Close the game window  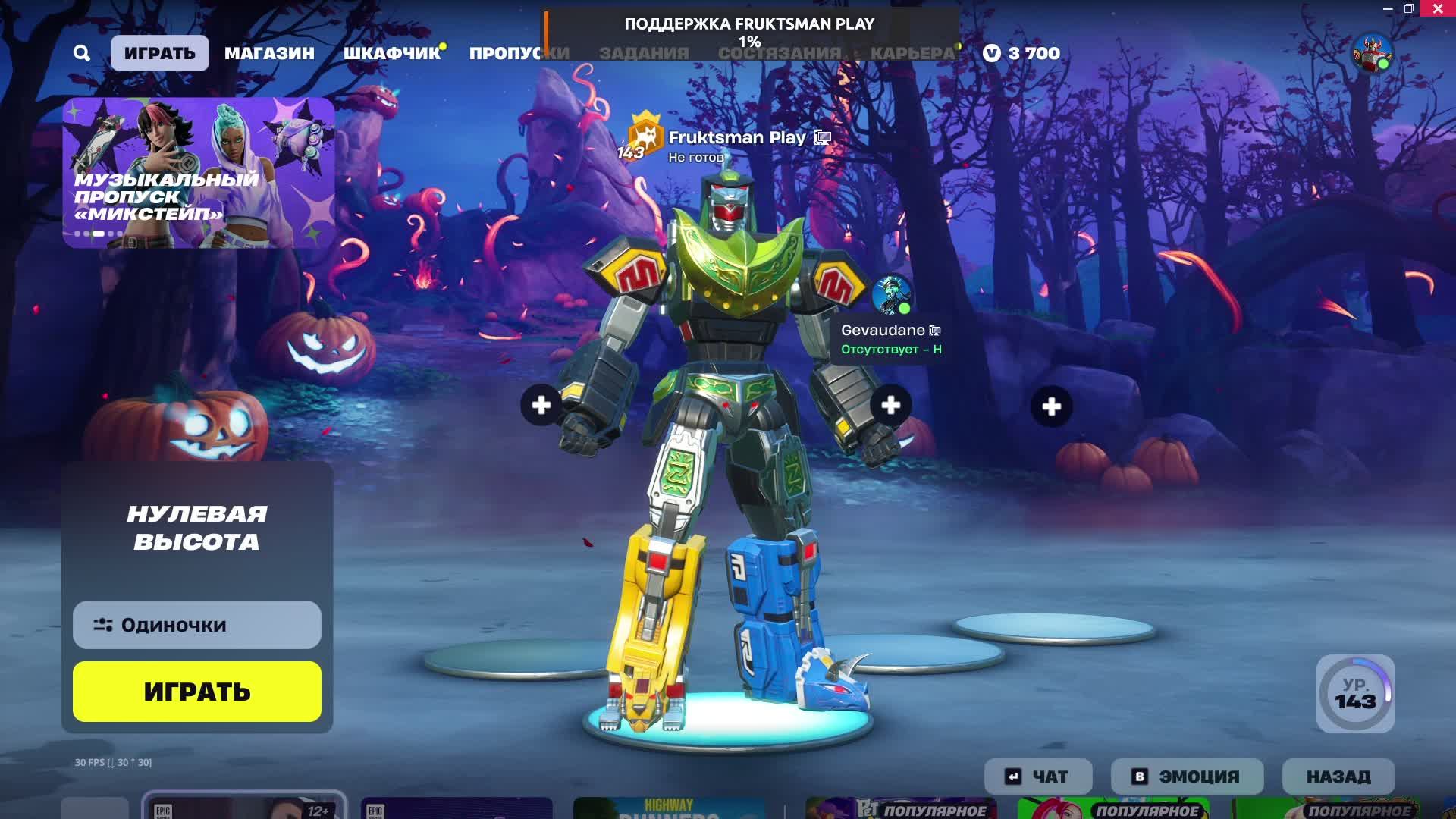1438,9
